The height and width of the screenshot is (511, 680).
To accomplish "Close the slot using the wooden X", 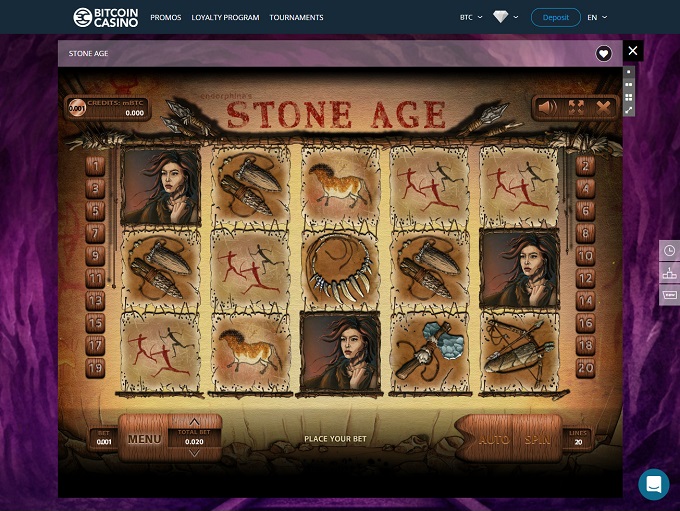I will [x=603, y=107].
